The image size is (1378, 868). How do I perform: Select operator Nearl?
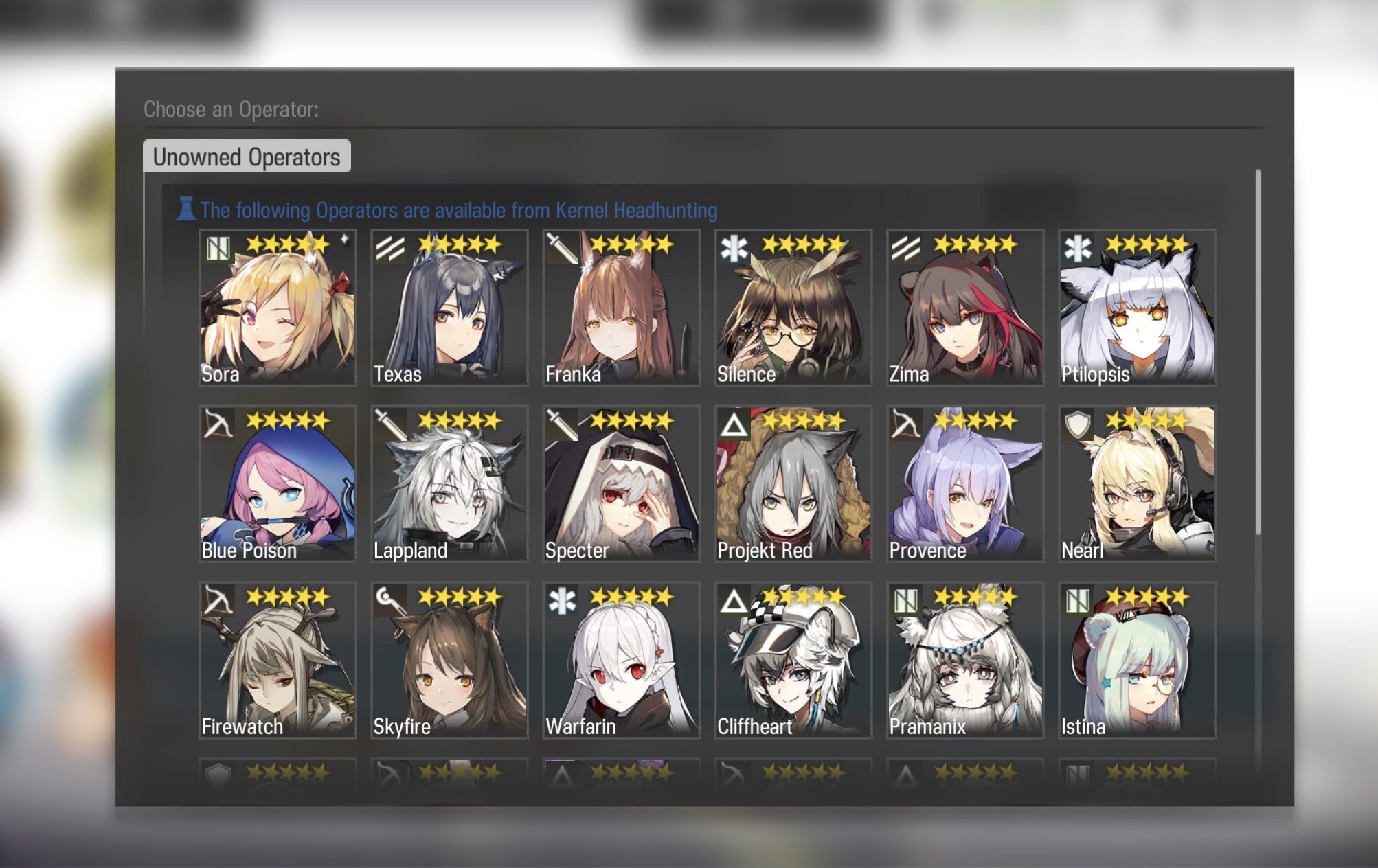click(x=1137, y=484)
